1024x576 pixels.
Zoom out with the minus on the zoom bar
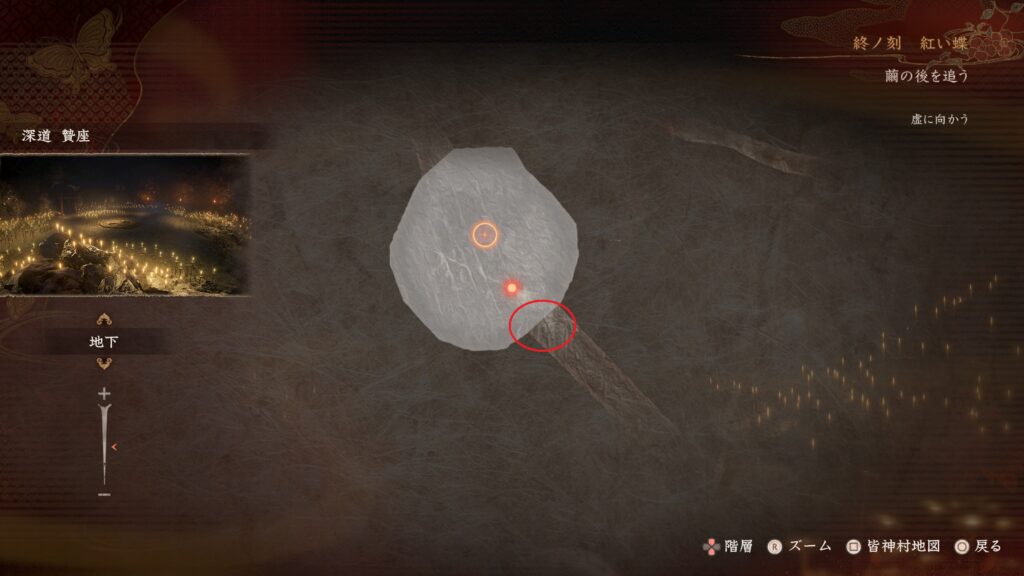[104, 494]
